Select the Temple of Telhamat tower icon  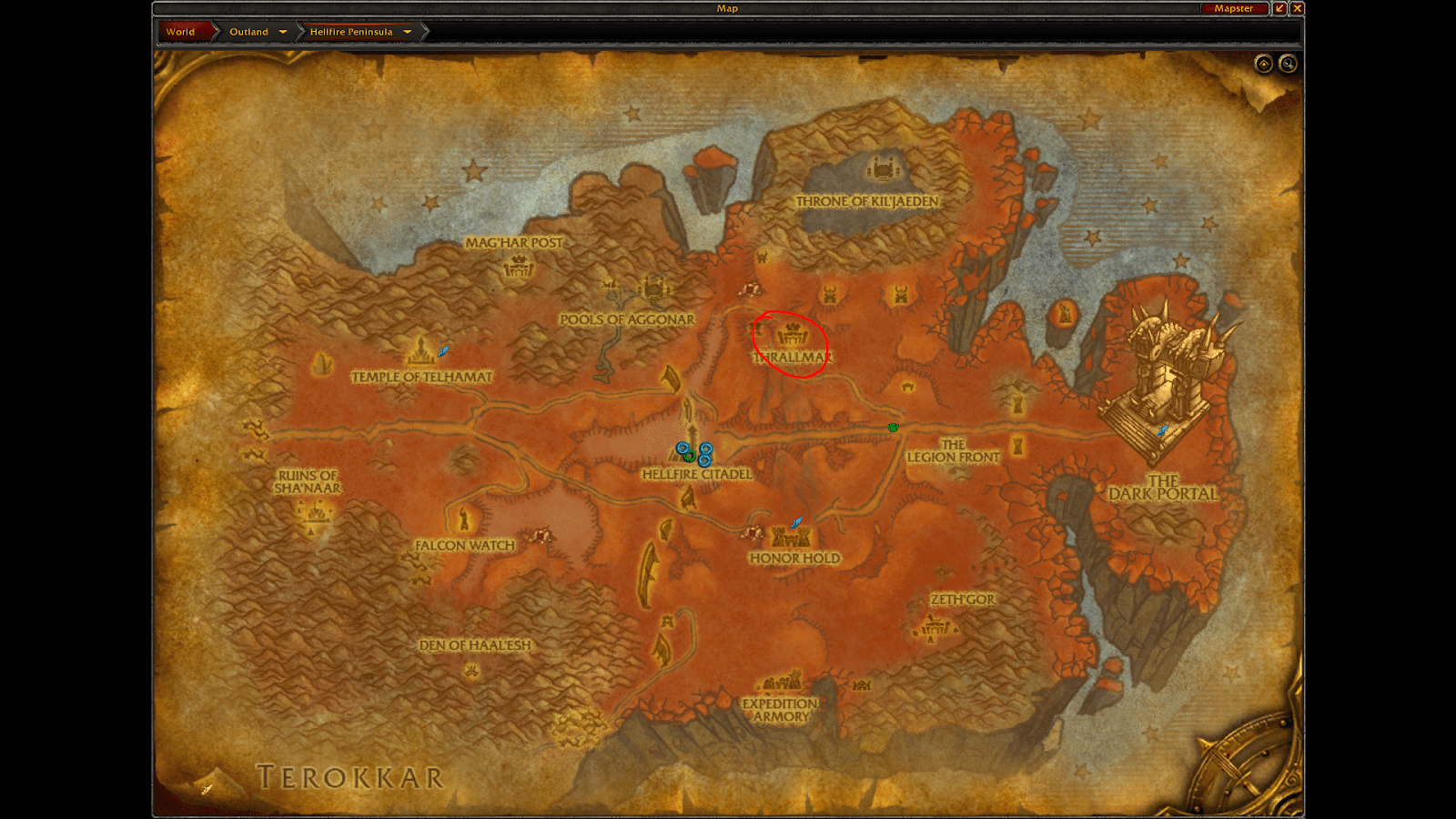click(421, 350)
